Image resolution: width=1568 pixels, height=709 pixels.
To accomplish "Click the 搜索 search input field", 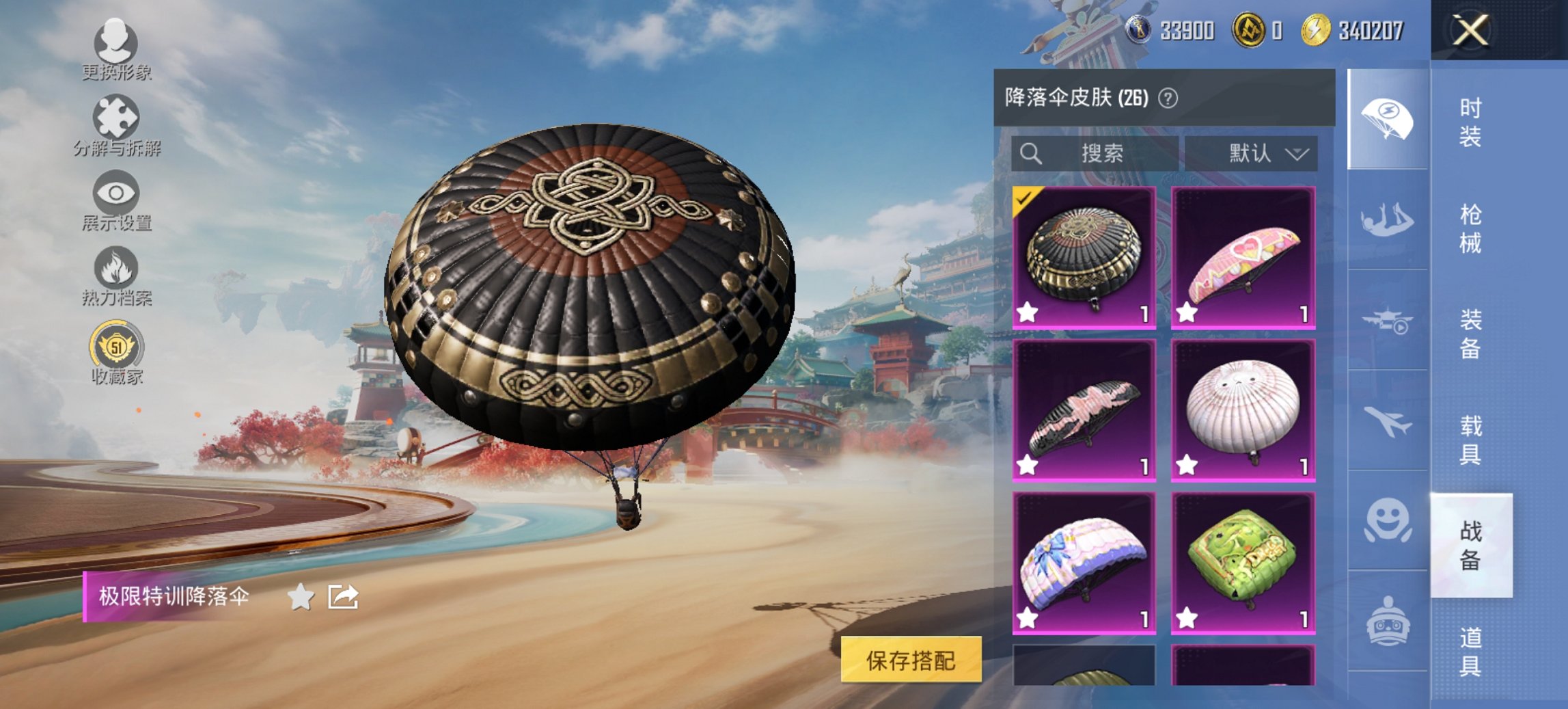I will point(1102,153).
